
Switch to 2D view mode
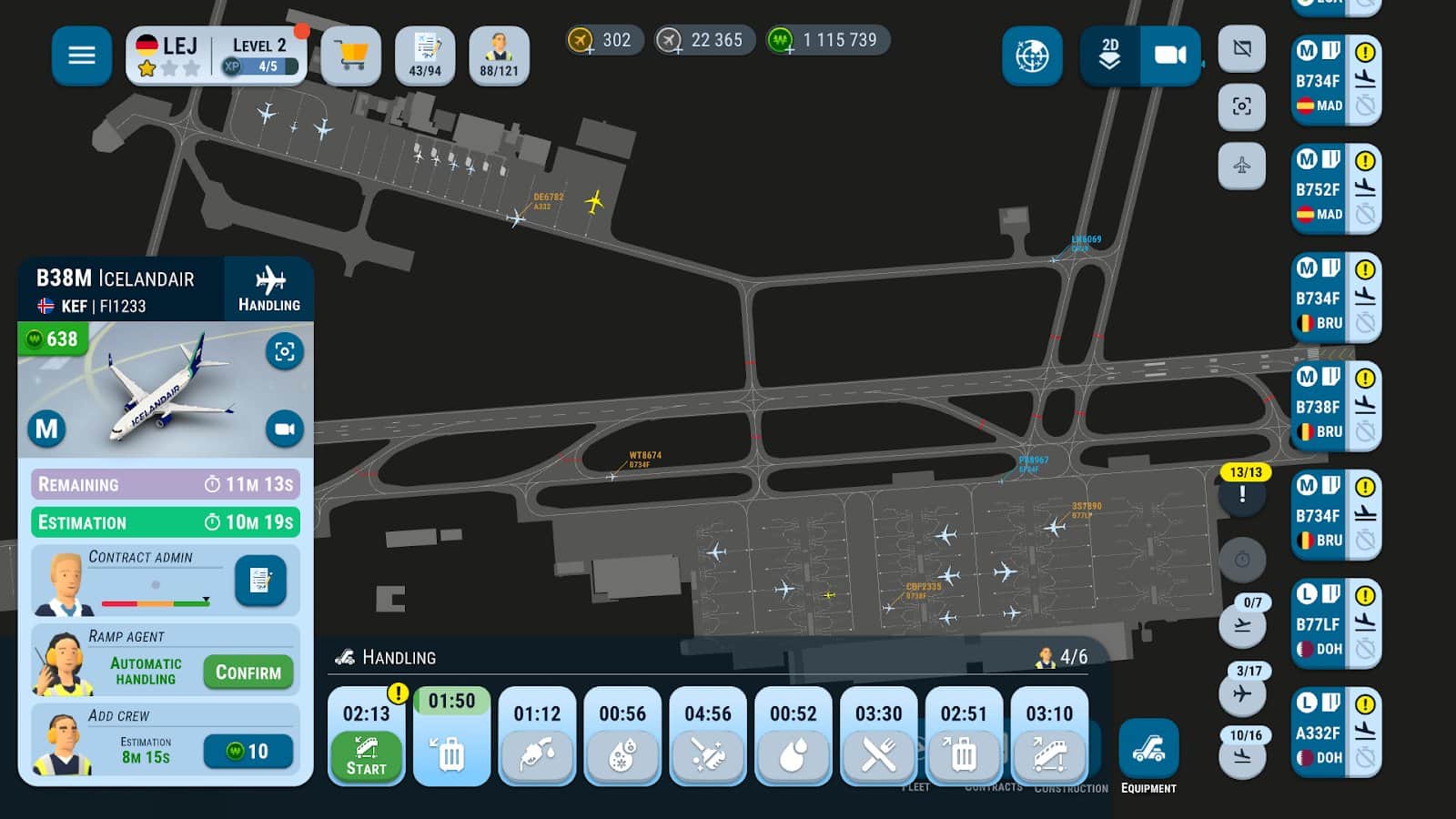(x=1109, y=56)
